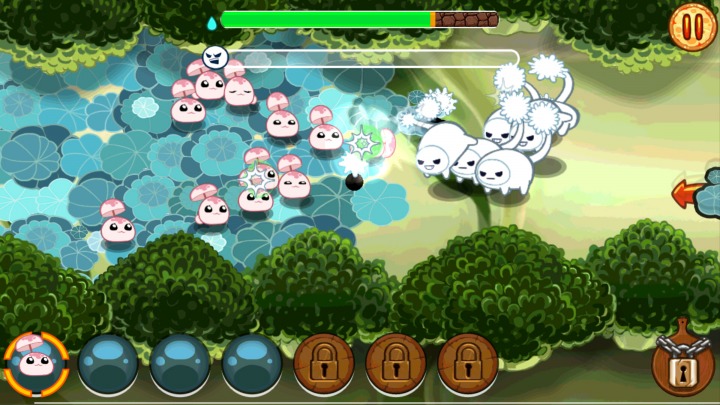Viewport: 720px width, 405px height.
Task: Select the pink mushroom creature slot
Action: tap(37, 365)
